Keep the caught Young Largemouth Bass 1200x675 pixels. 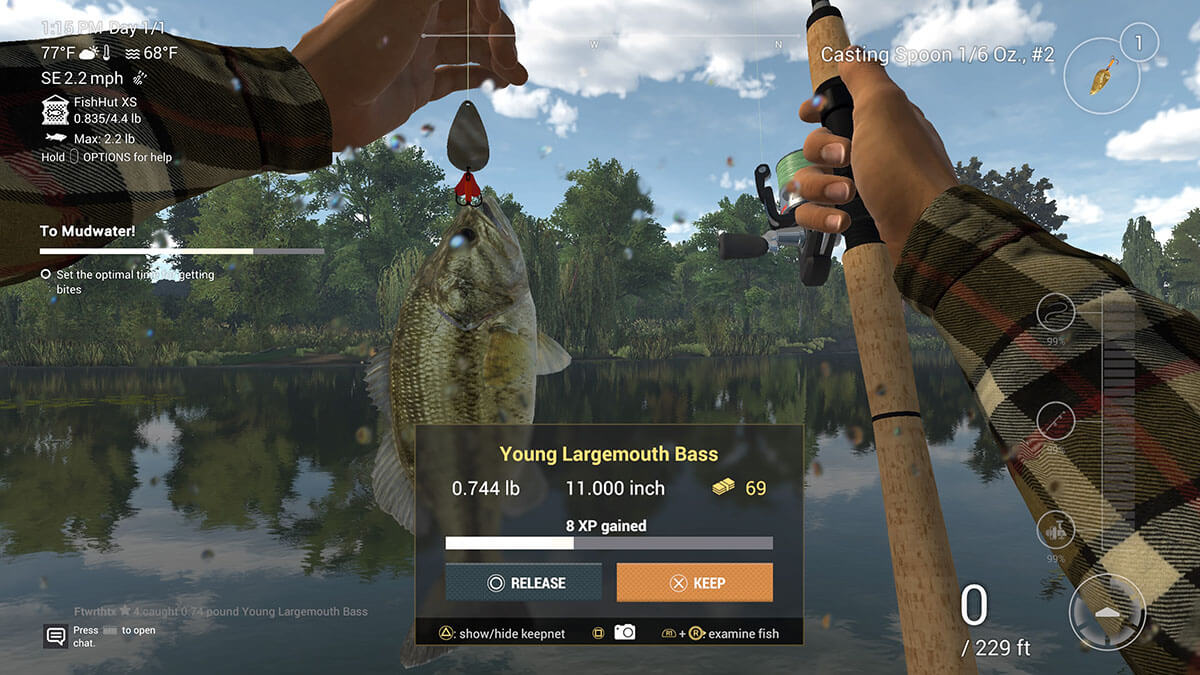coord(694,583)
